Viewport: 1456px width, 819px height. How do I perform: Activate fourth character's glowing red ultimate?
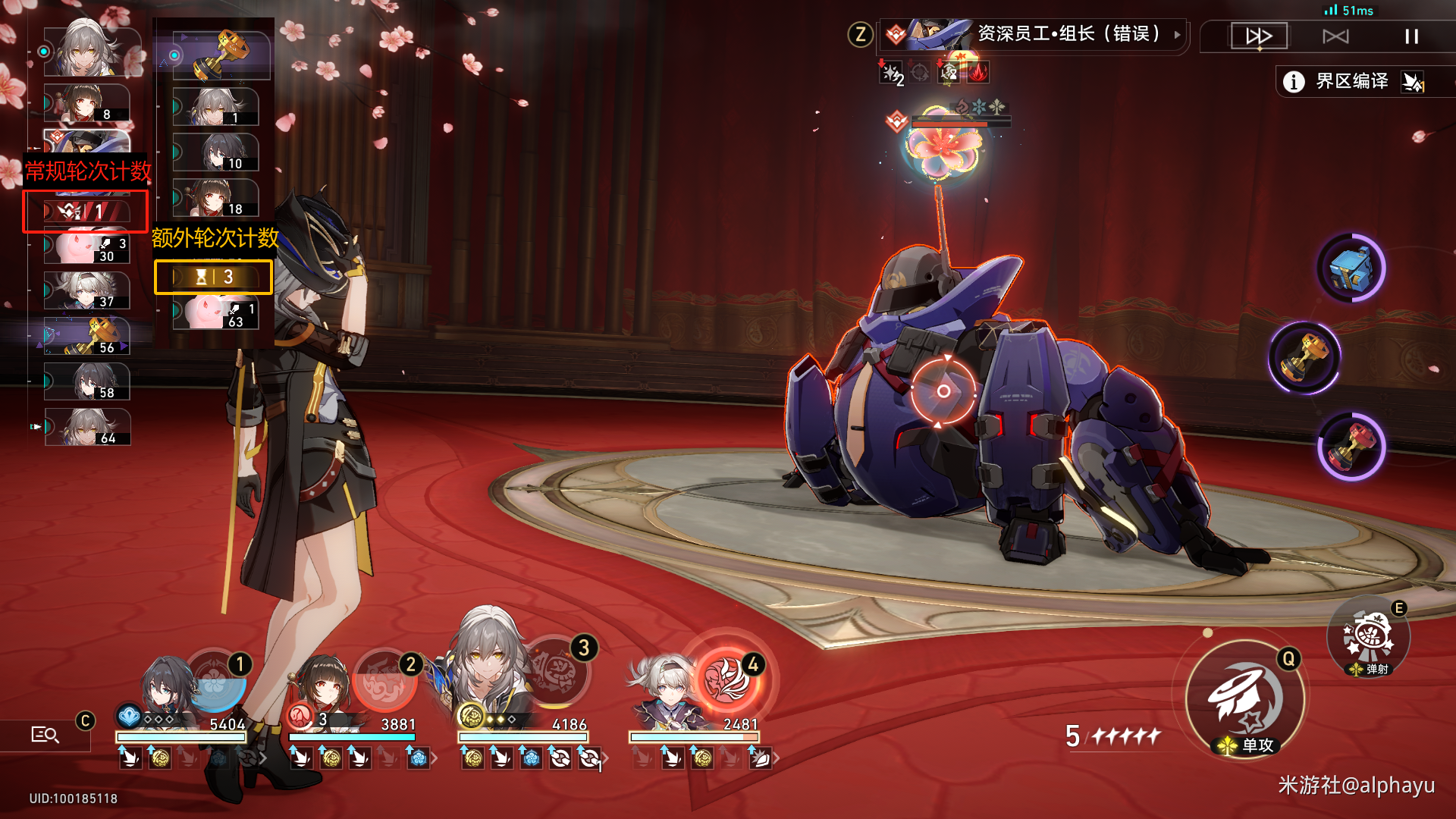tap(728, 676)
